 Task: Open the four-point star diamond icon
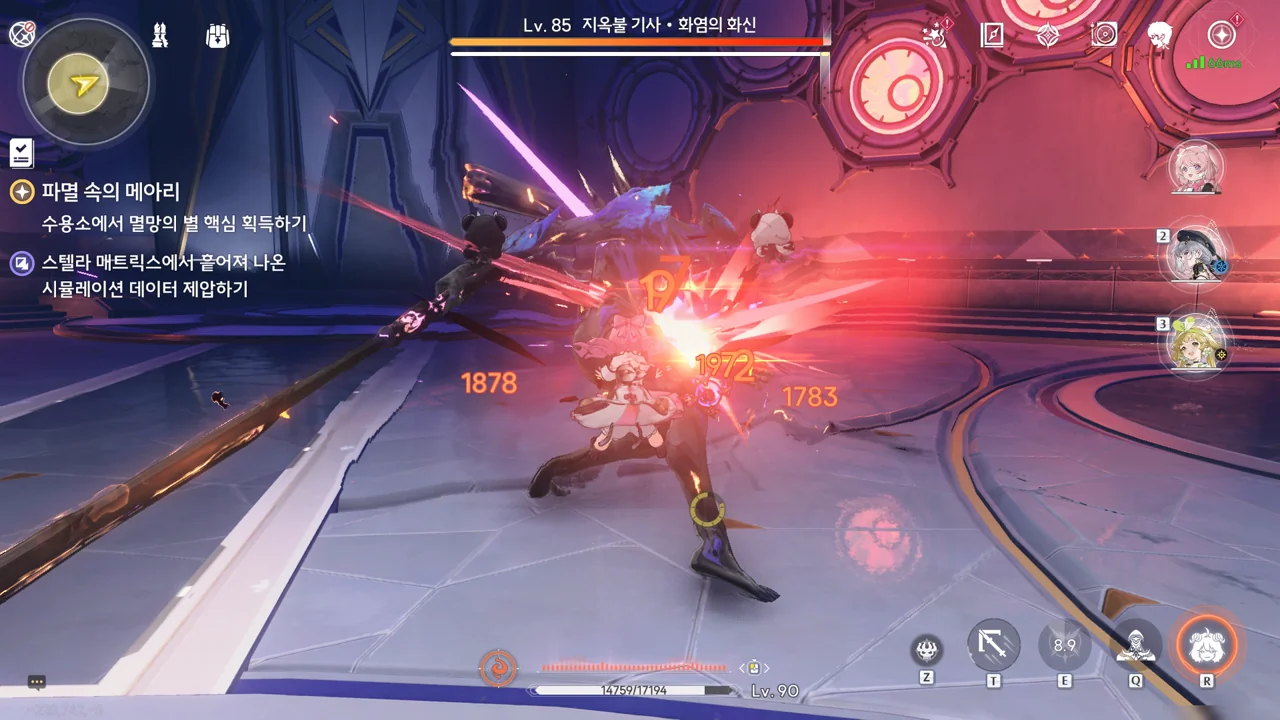point(1048,36)
